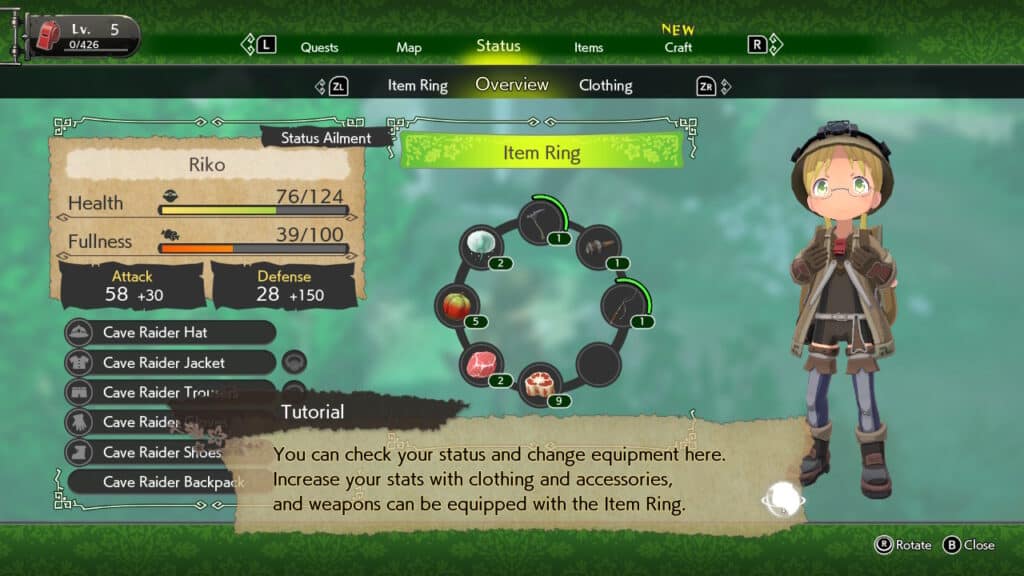The width and height of the screenshot is (1024, 576).
Task: Open the Quests tab
Action: [x=319, y=47]
